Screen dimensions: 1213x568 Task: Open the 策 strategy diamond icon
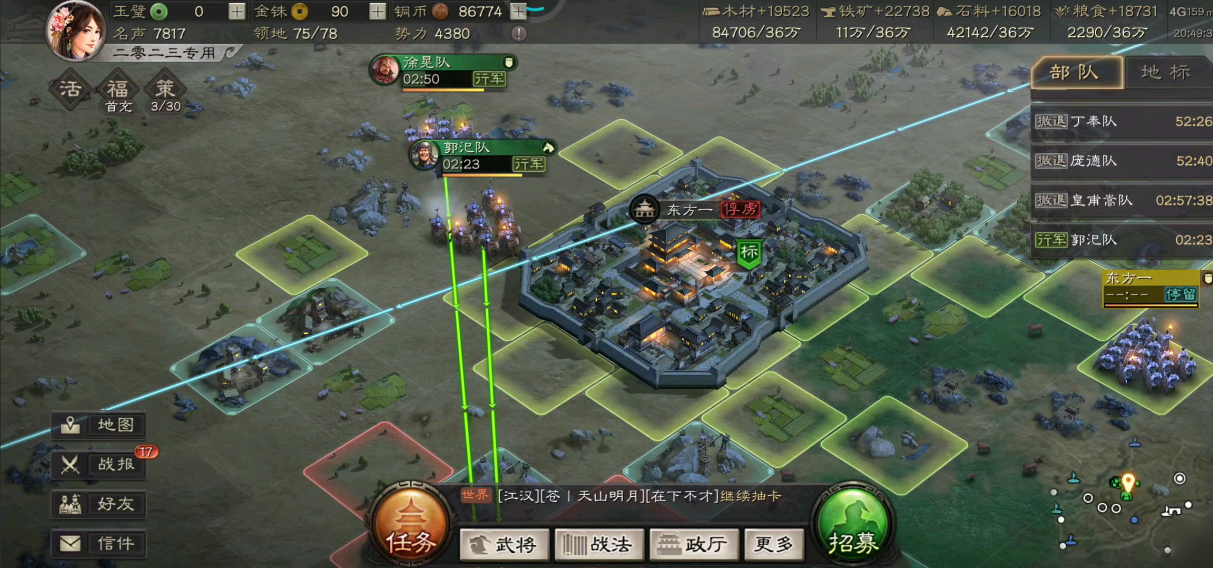click(x=165, y=90)
